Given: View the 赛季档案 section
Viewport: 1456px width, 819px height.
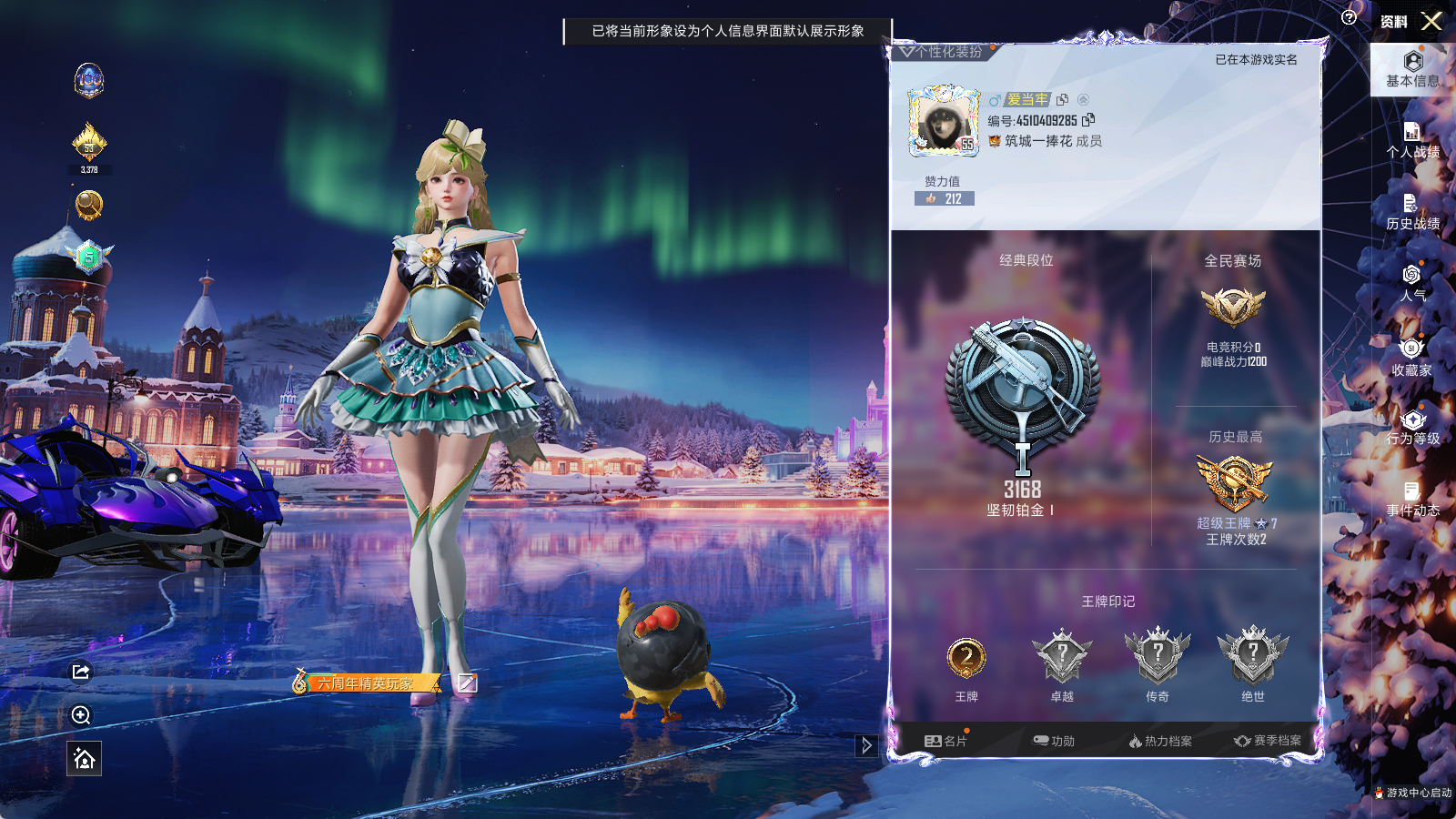Looking at the screenshot, I should tap(1268, 741).
